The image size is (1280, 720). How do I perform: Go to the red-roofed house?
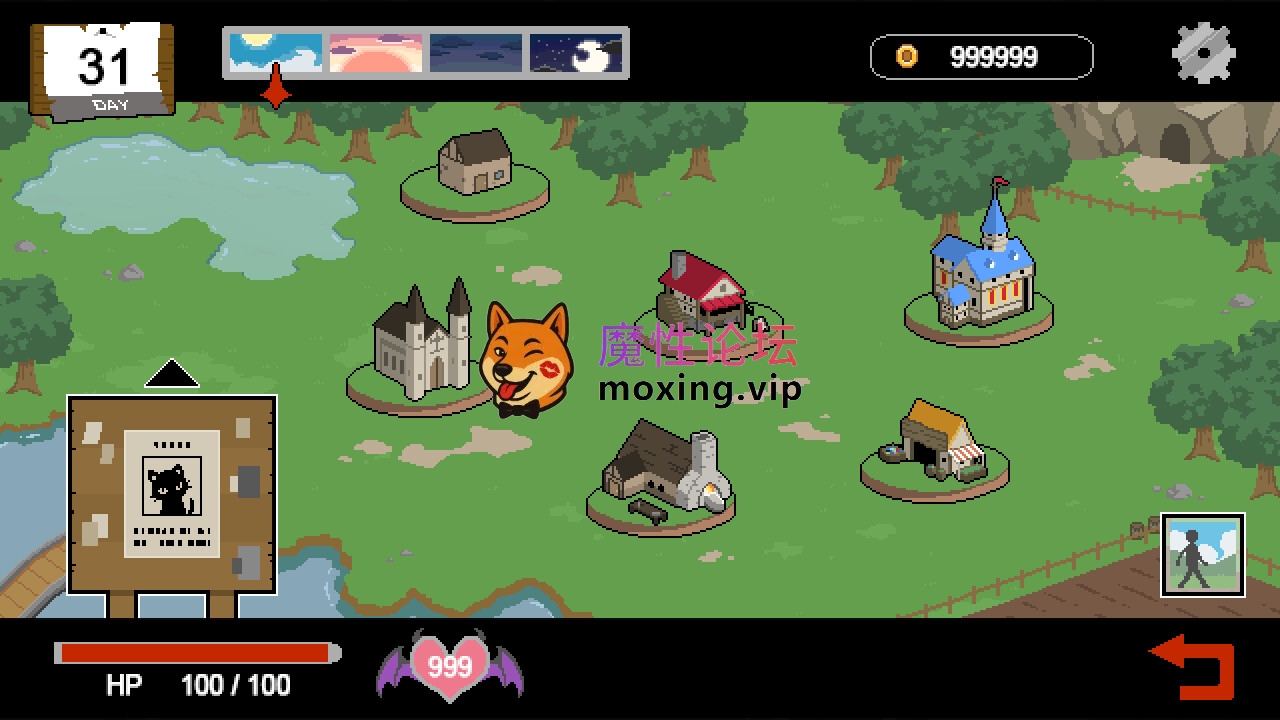click(702, 292)
